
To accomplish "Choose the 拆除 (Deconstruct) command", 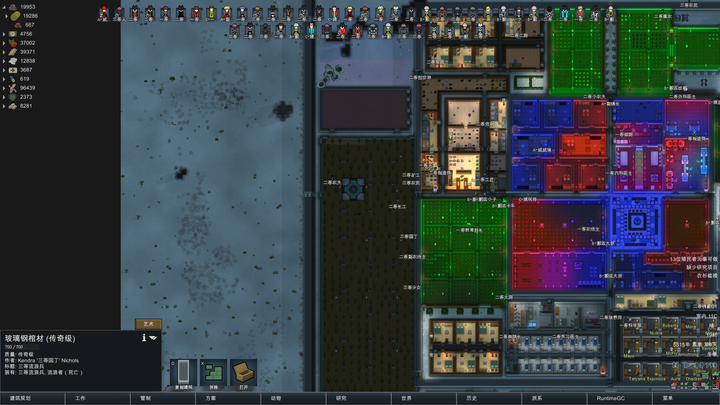I will pos(213,374).
